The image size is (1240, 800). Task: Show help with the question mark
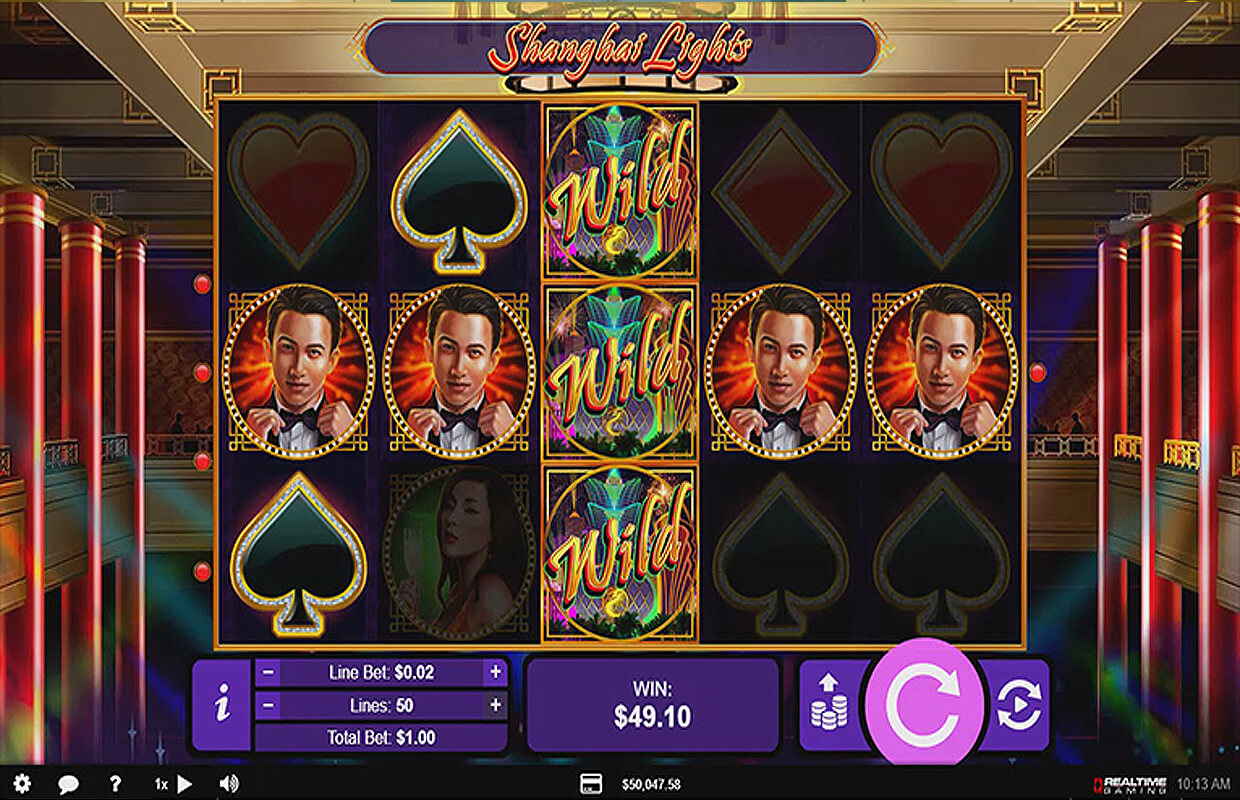pos(115,784)
